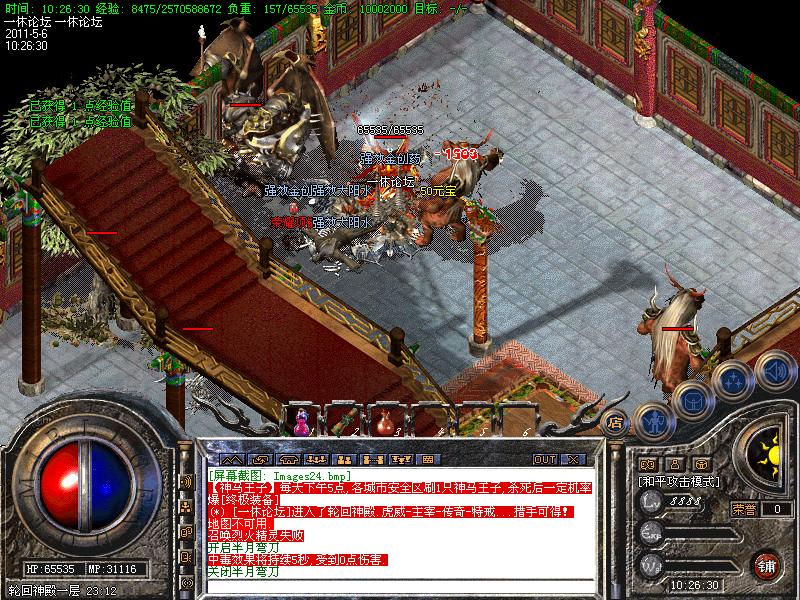Open the single-person icon above attack mode
The width and height of the screenshot is (800, 600).
tap(674, 464)
